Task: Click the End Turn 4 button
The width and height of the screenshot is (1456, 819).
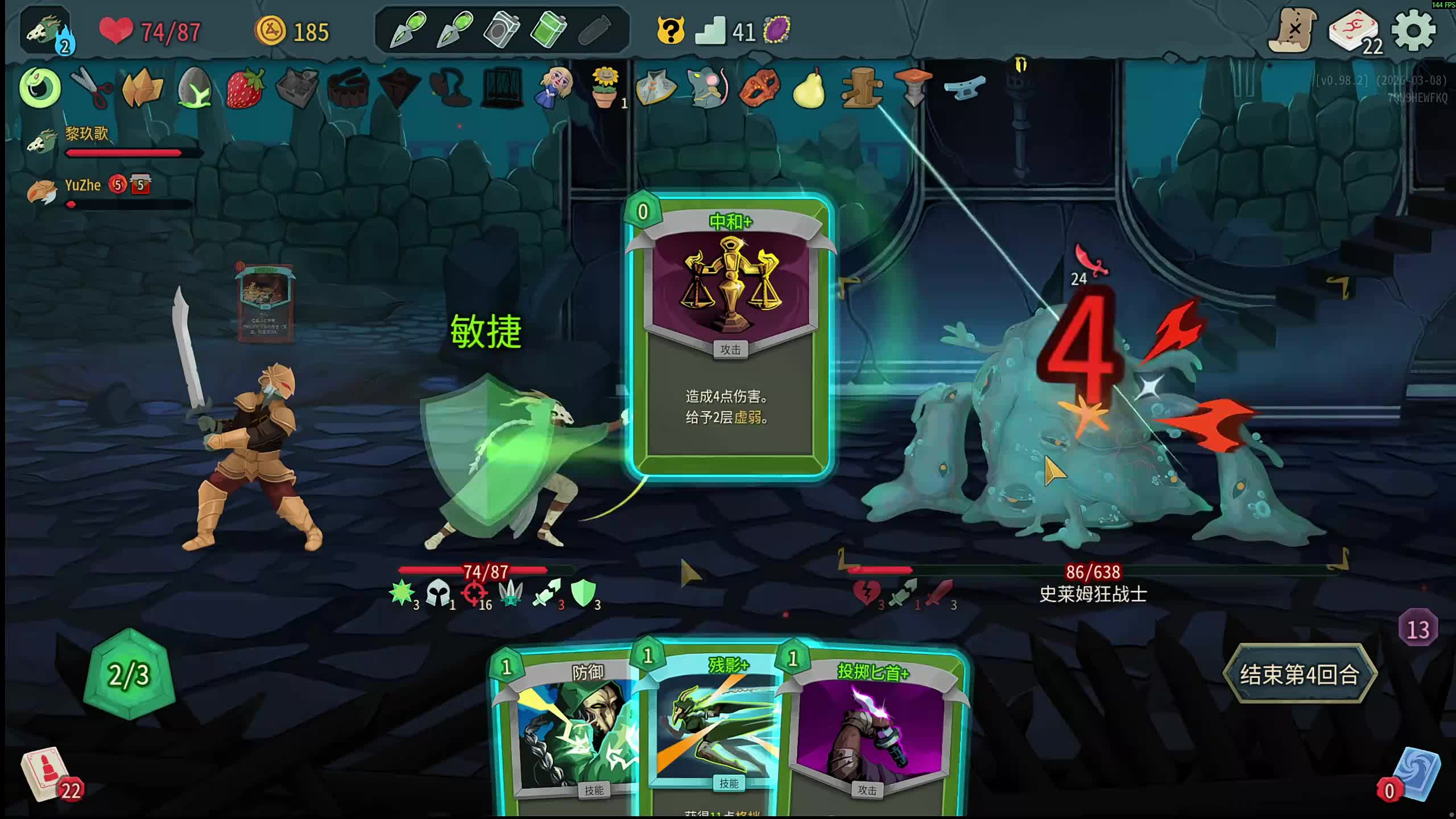Action: (x=1299, y=675)
